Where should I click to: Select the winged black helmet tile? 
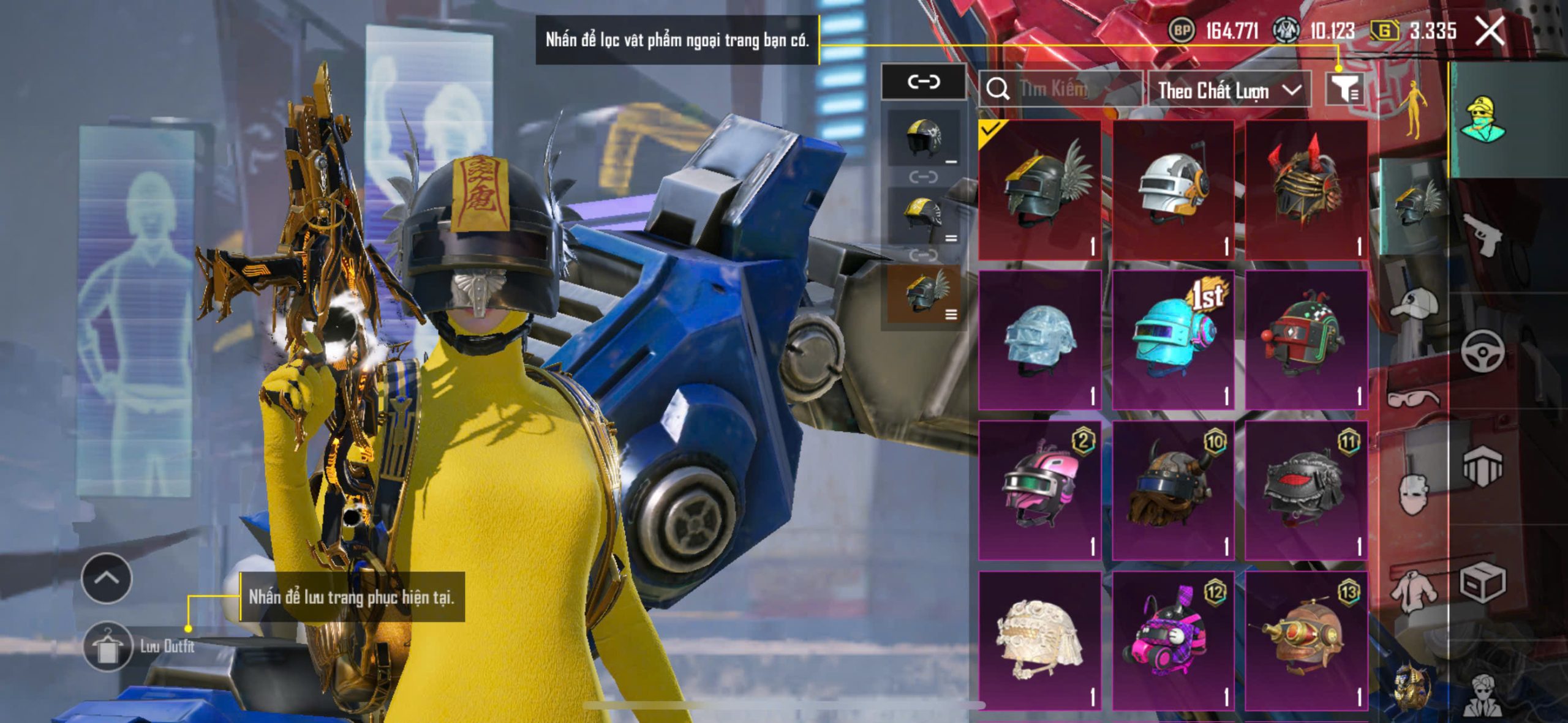point(1040,190)
